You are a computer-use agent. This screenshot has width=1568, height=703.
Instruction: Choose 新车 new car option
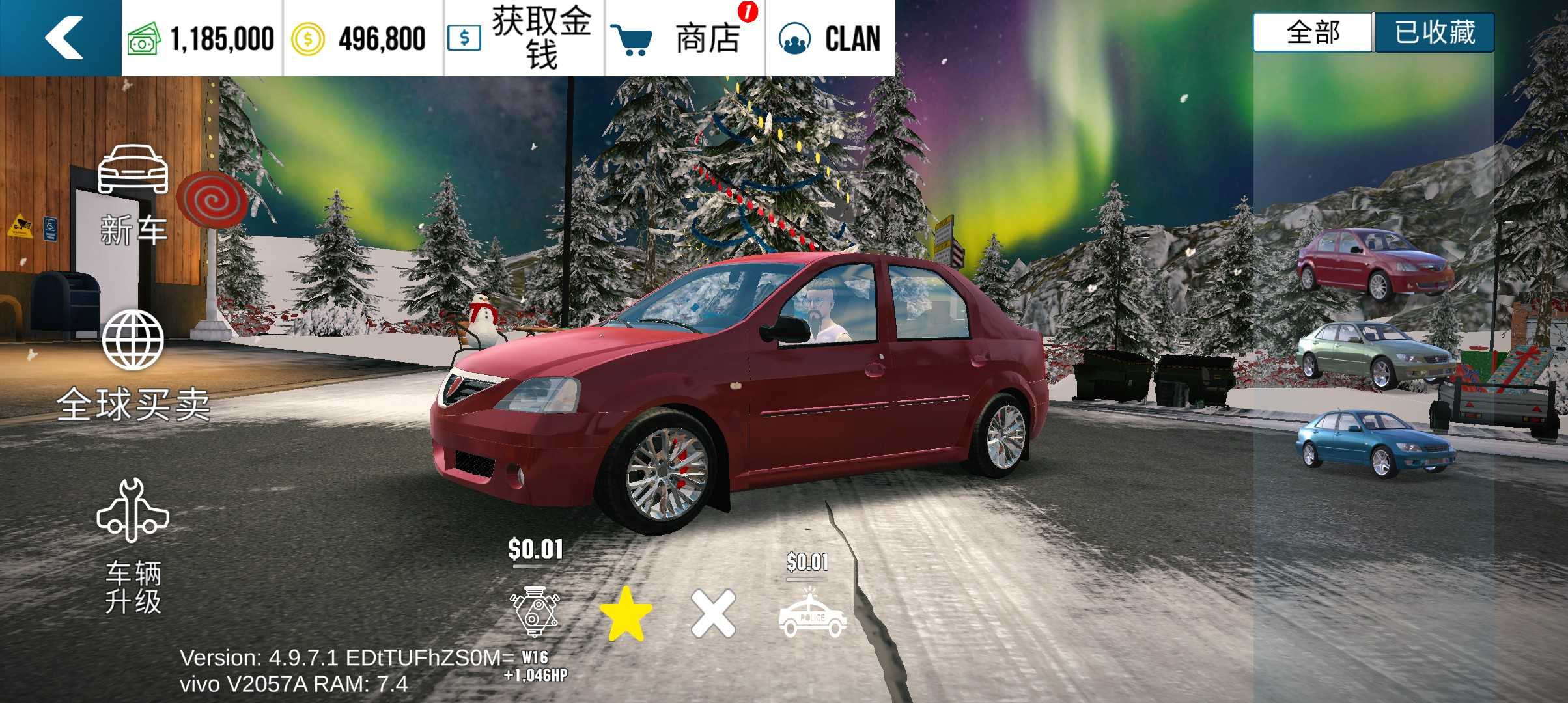pos(133,194)
